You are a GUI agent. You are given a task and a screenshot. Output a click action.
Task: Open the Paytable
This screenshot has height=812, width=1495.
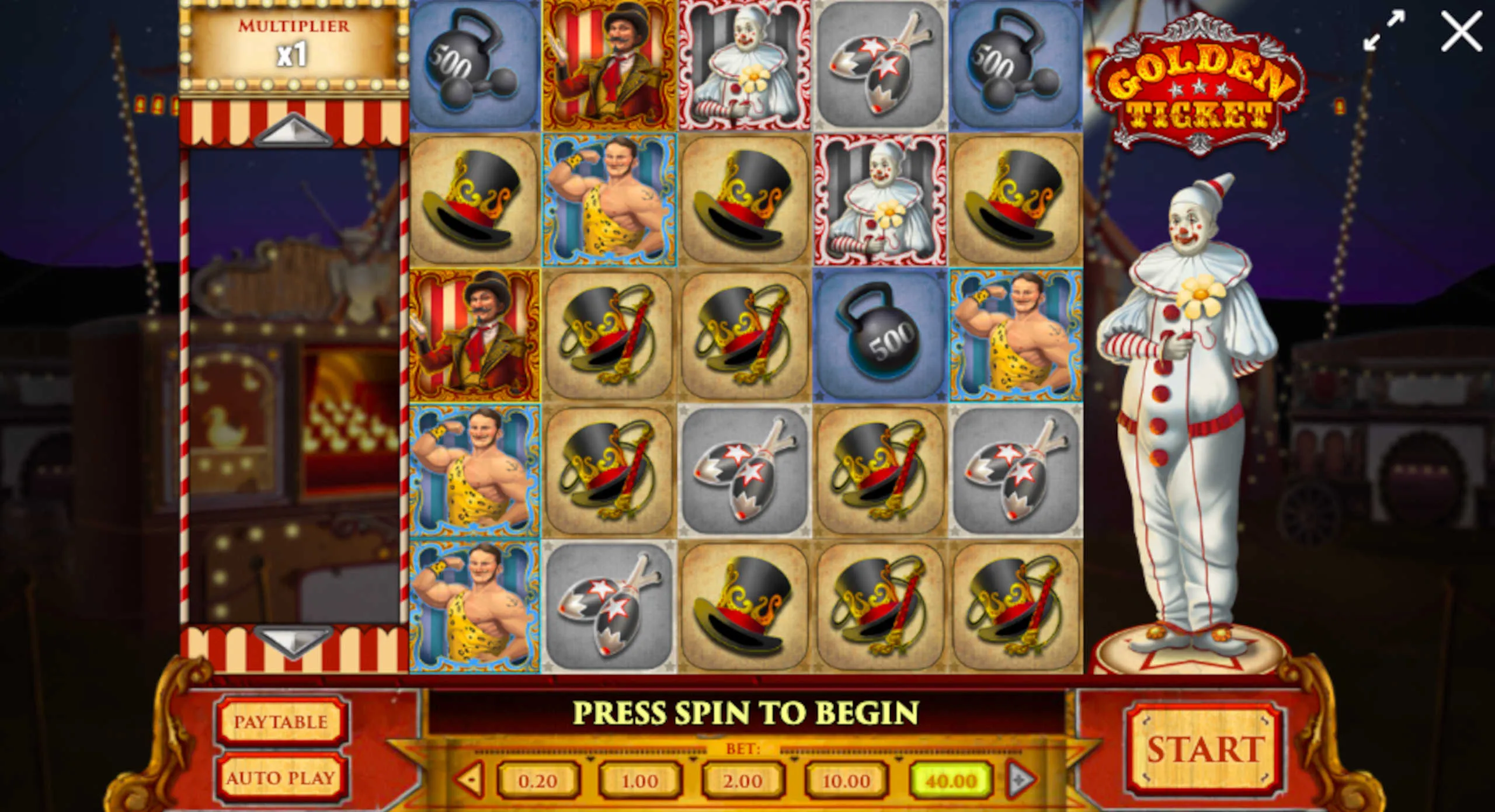click(x=281, y=722)
